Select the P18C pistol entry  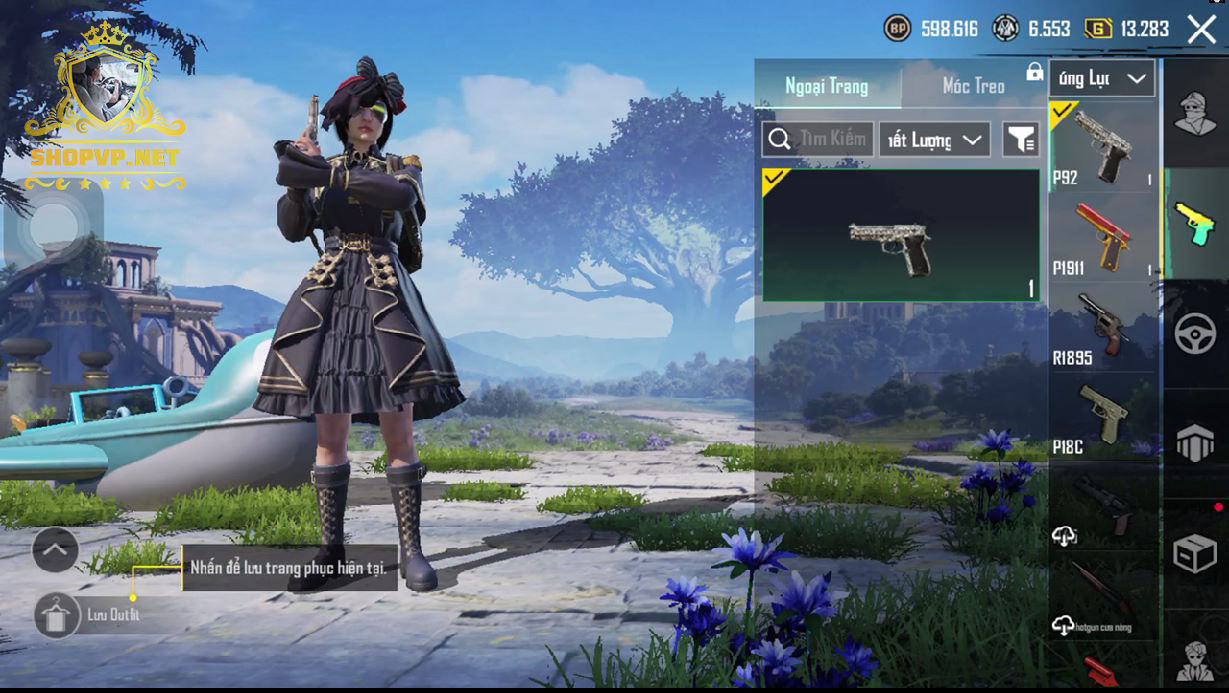coord(1102,416)
